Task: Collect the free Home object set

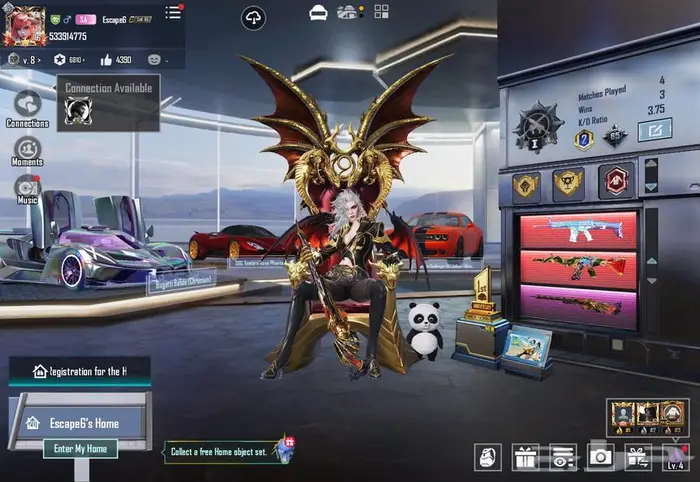Action: (228, 452)
